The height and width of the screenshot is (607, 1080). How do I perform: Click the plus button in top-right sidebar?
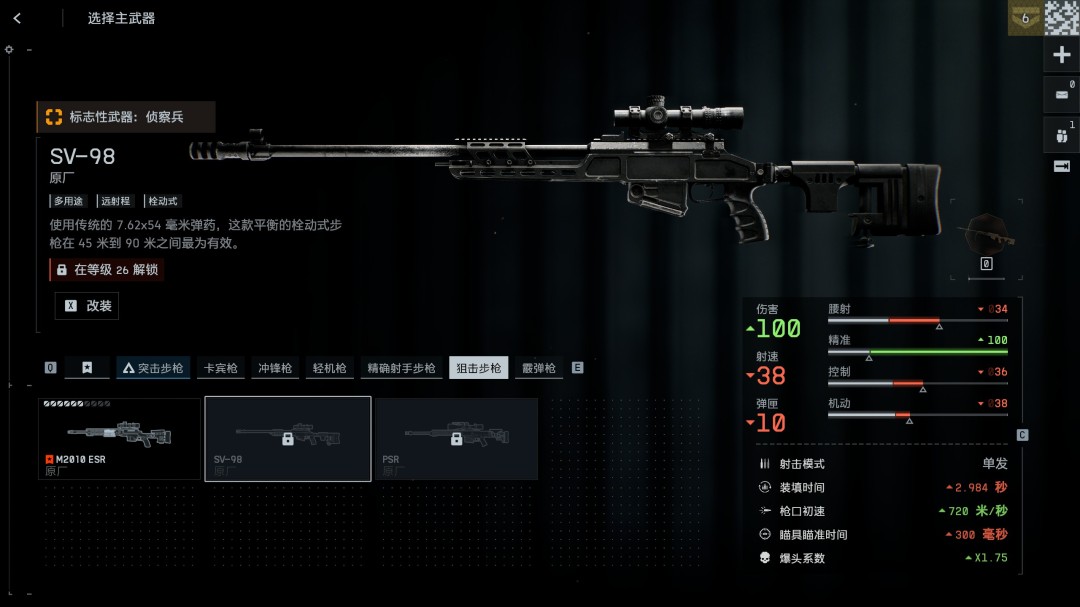[1062, 55]
